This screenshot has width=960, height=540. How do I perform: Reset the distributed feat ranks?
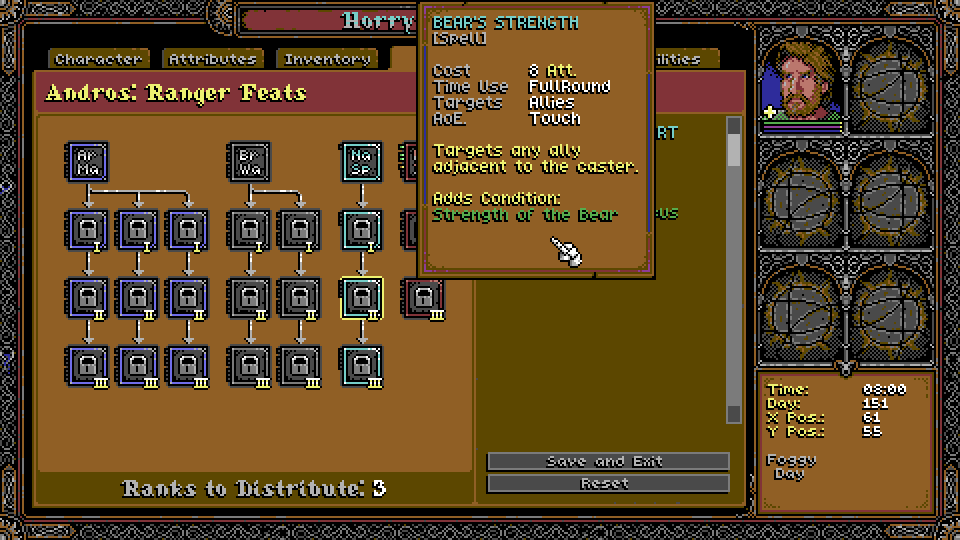(x=607, y=483)
